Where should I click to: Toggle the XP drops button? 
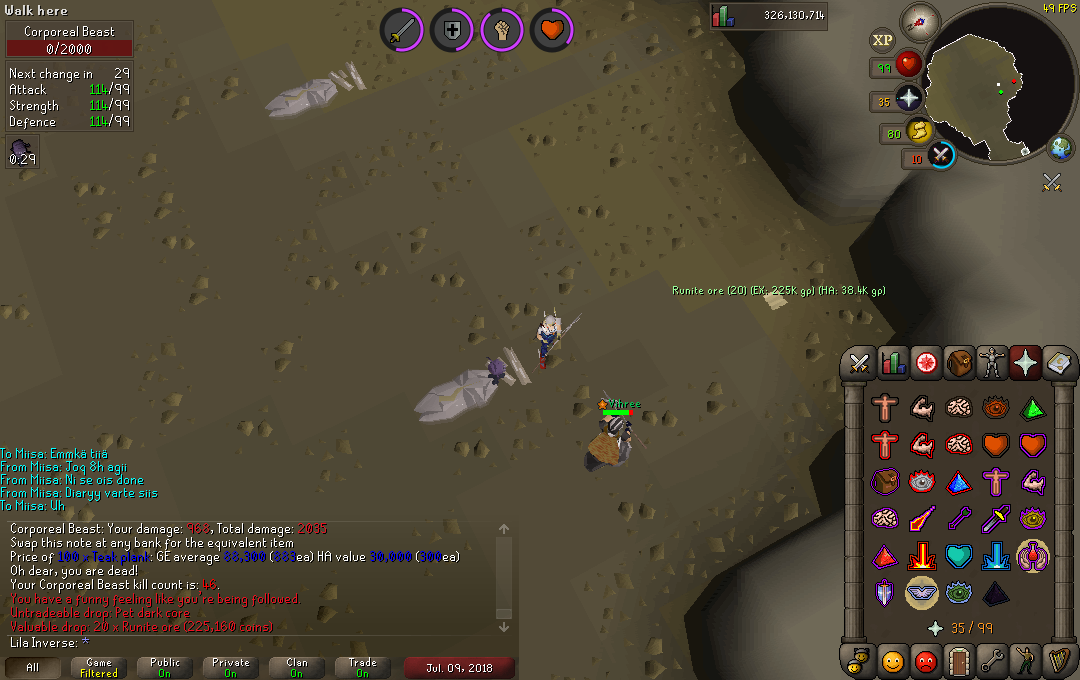tap(882, 40)
